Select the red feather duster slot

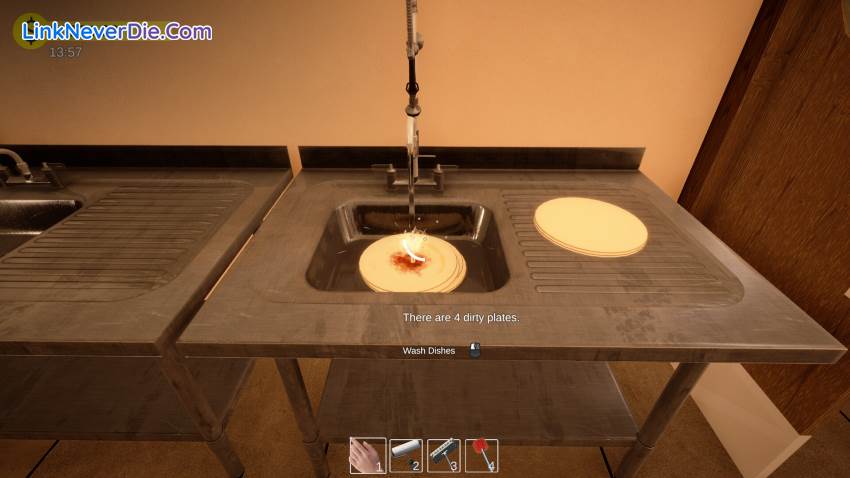pos(481,456)
